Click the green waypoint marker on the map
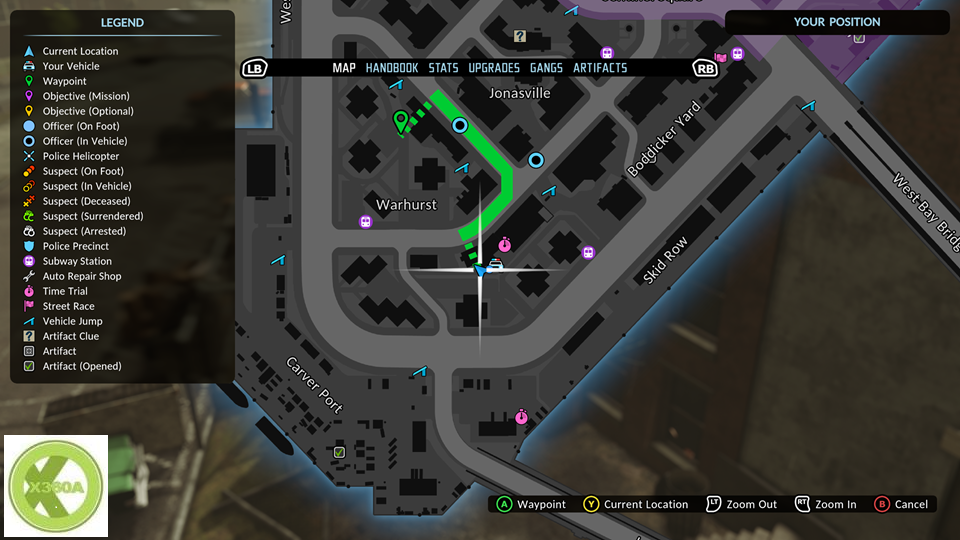This screenshot has width=960, height=540. [x=401, y=122]
